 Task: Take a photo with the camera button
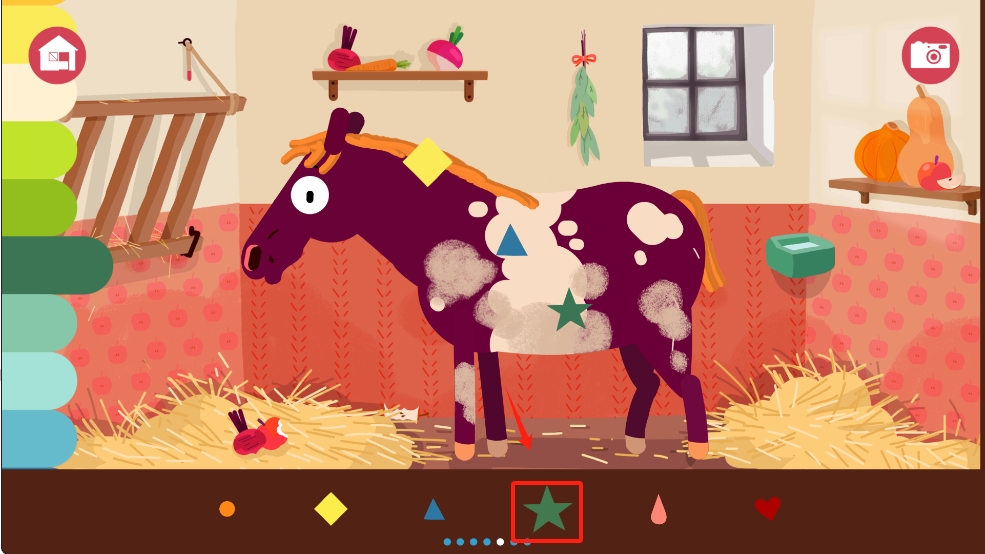(930, 55)
